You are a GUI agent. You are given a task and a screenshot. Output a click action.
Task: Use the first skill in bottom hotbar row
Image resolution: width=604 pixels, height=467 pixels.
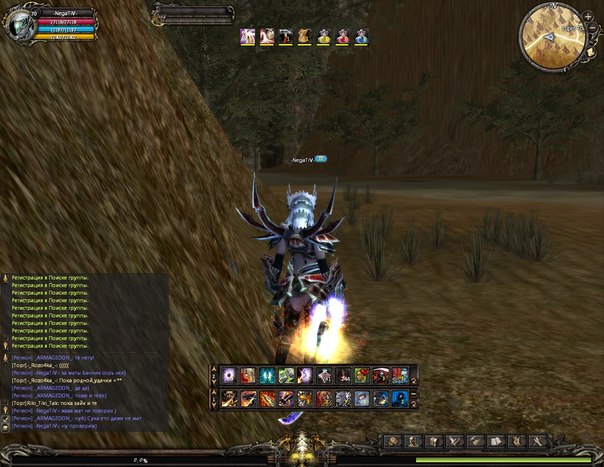(229, 398)
